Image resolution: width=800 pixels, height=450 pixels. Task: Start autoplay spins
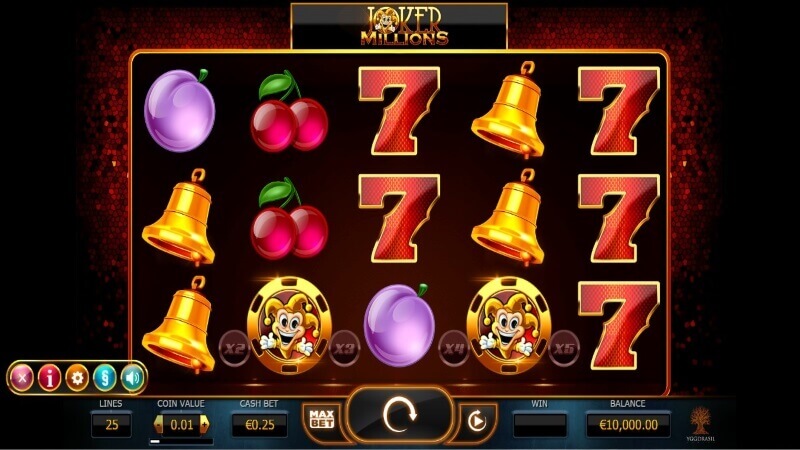[x=476, y=421]
